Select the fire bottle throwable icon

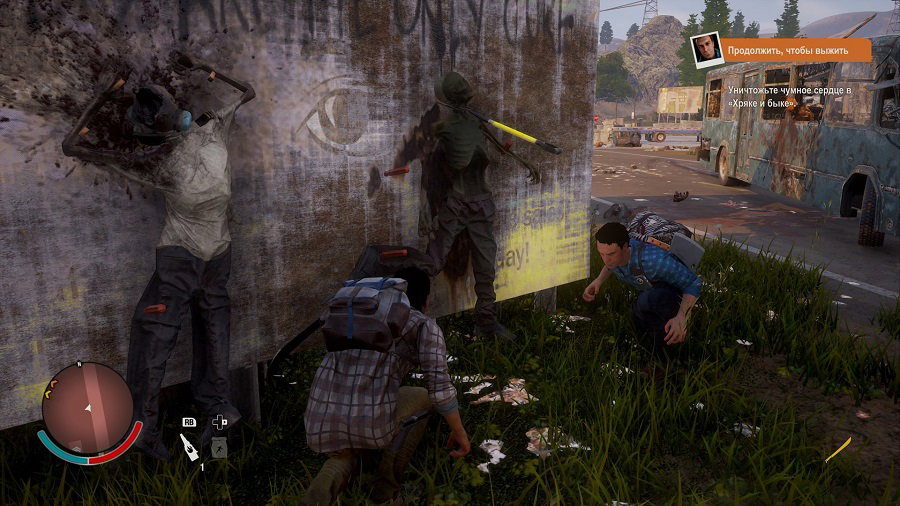(190, 447)
